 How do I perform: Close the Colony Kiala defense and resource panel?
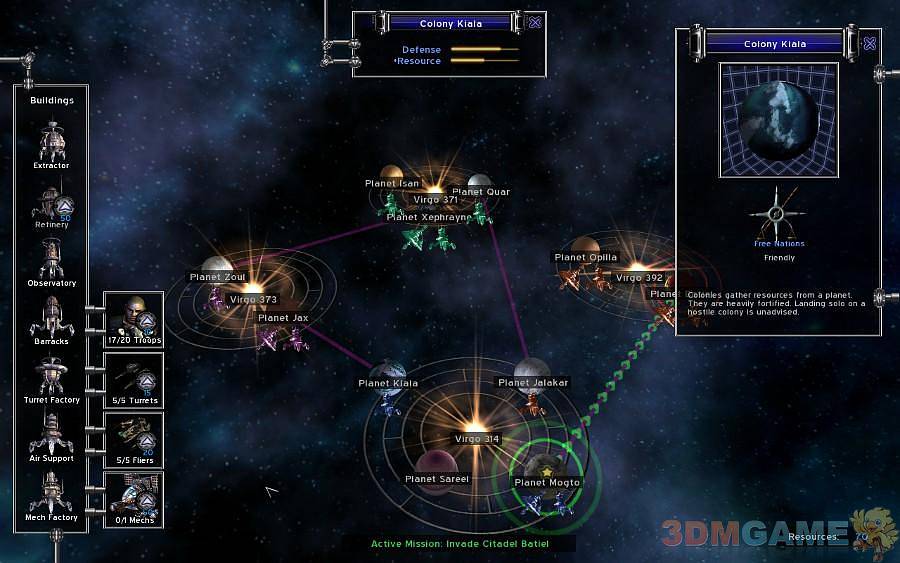coord(535,23)
